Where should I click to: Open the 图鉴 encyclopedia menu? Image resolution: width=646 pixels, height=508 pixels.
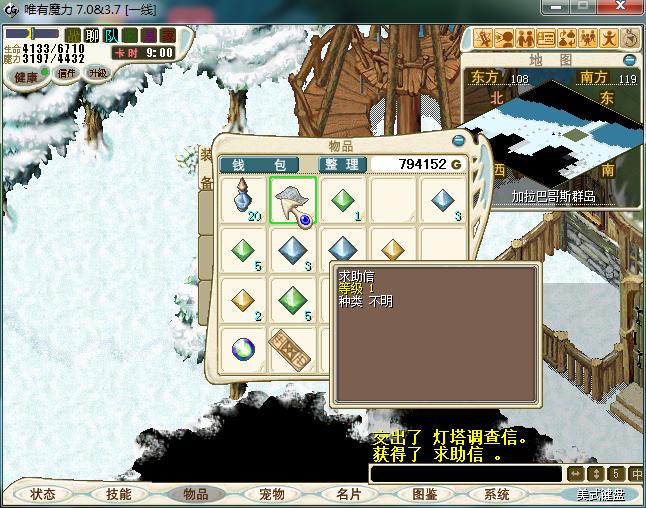(424, 494)
